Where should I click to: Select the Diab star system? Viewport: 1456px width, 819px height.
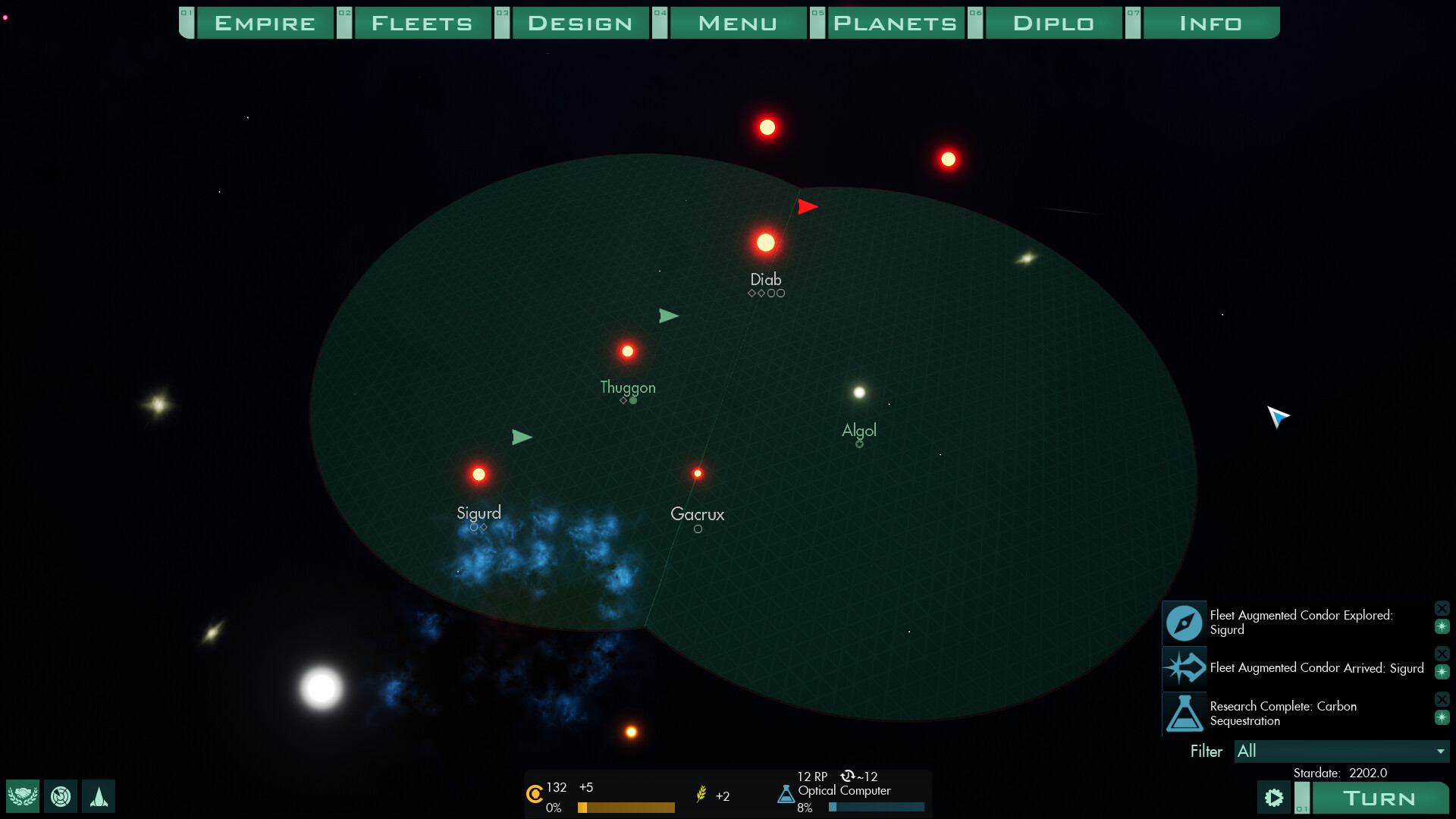[766, 243]
